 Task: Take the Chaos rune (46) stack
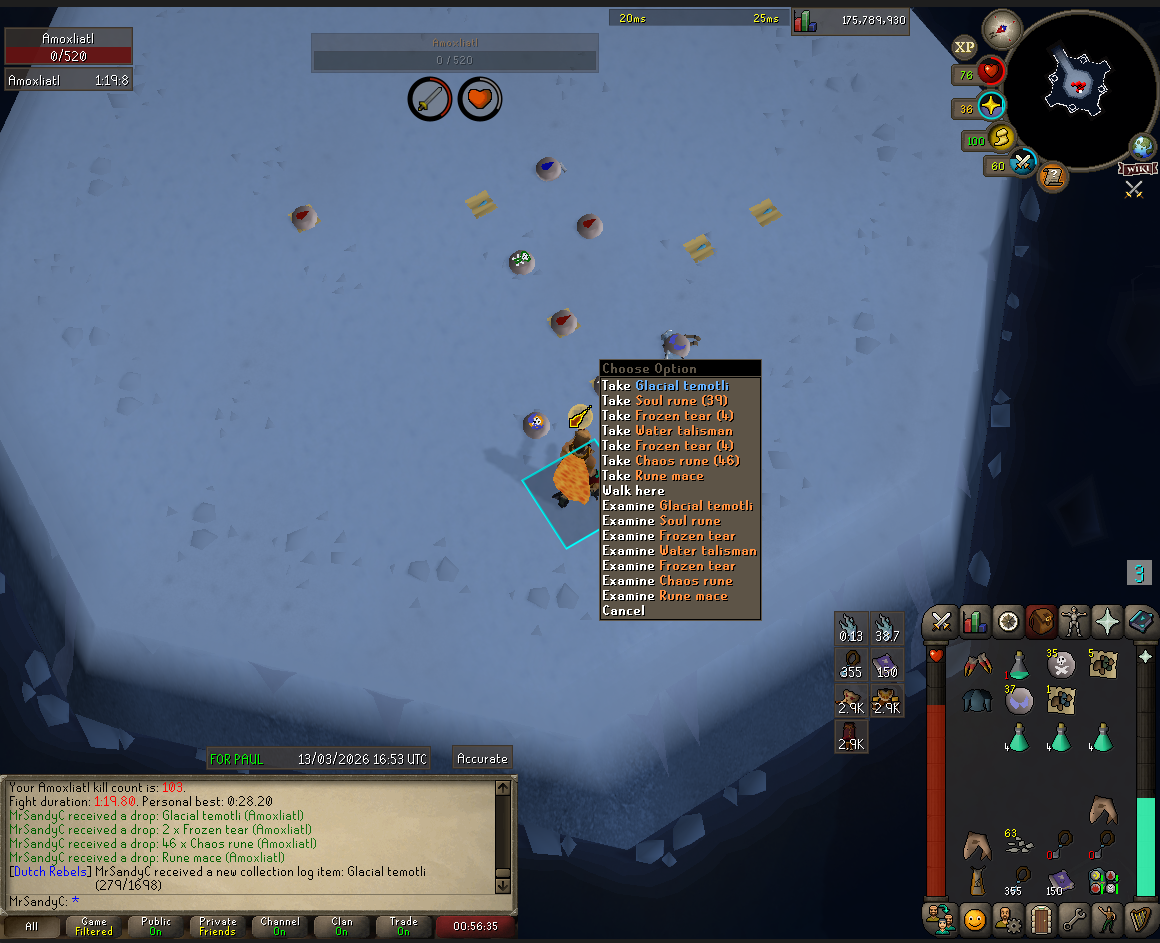(x=670, y=461)
